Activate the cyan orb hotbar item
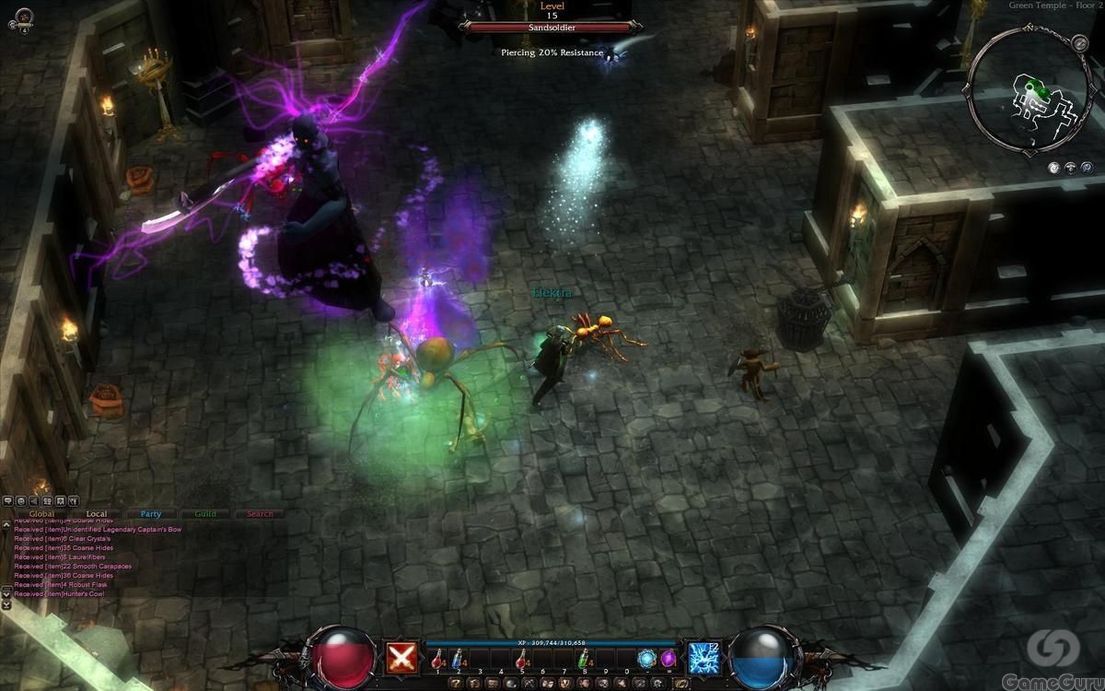The height and width of the screenshot is (691, 1105). point(647,658)
